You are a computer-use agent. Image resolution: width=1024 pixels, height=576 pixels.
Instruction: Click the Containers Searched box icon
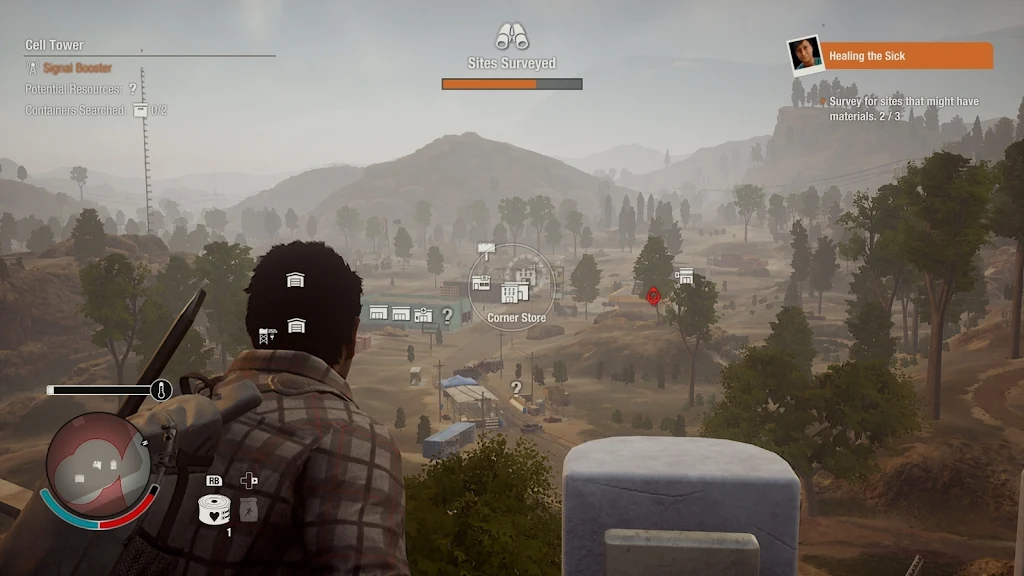tap(140, 110)
